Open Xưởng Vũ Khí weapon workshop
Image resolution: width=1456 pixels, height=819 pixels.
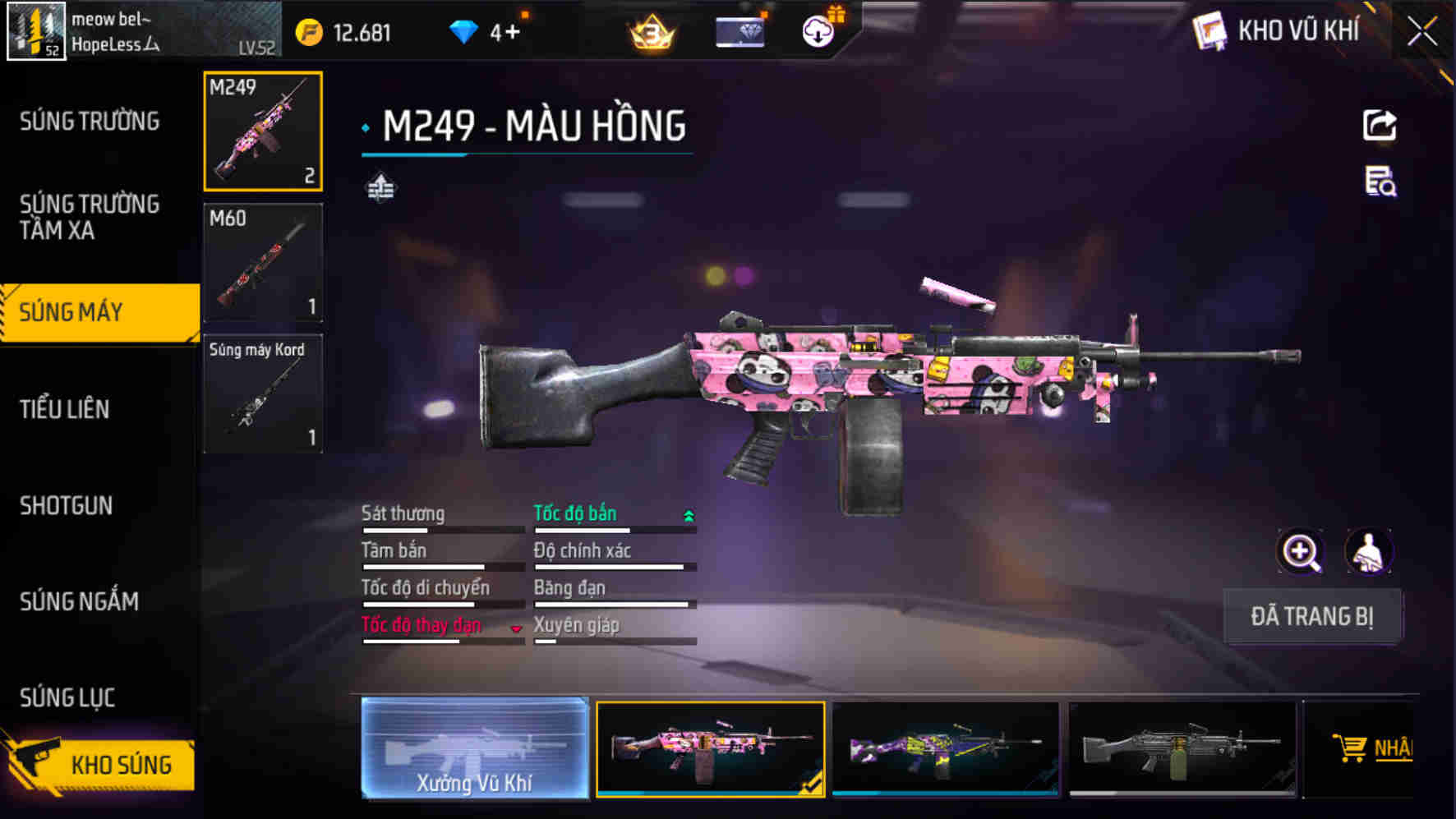475,750
